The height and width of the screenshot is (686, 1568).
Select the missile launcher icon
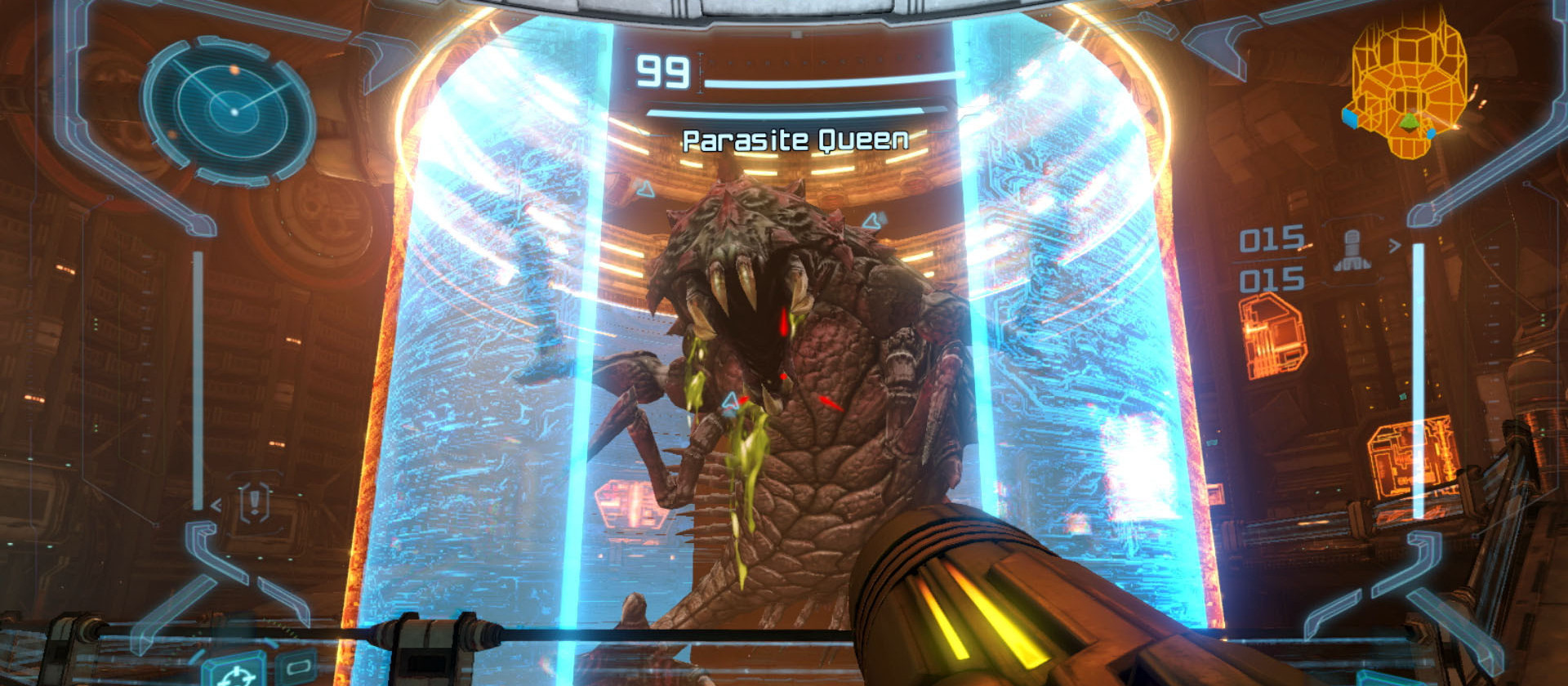click(1352, 251)
